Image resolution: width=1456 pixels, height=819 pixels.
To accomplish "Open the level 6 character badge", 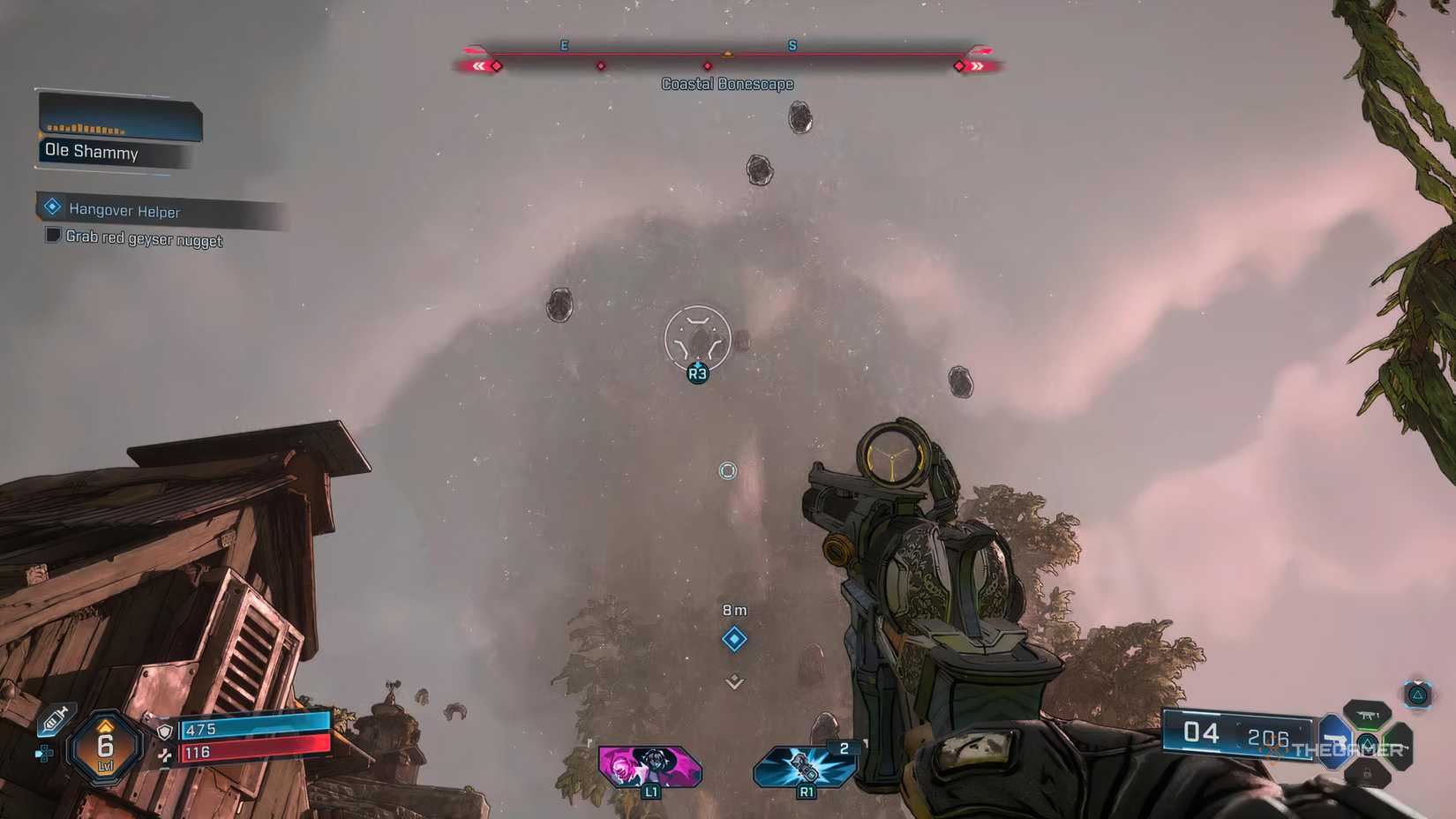I will (105, 748).
